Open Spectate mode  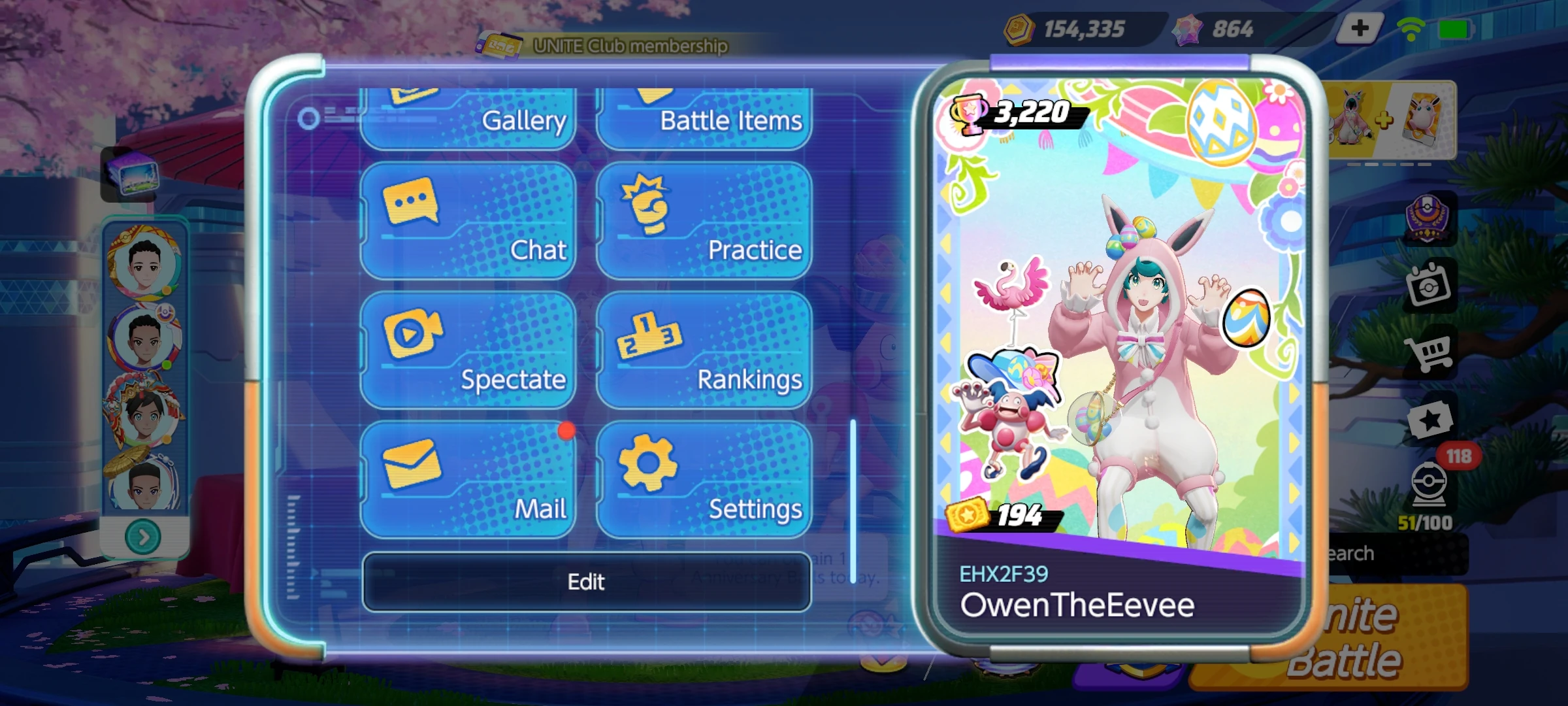pyautogui.click(x=467, y=346)
